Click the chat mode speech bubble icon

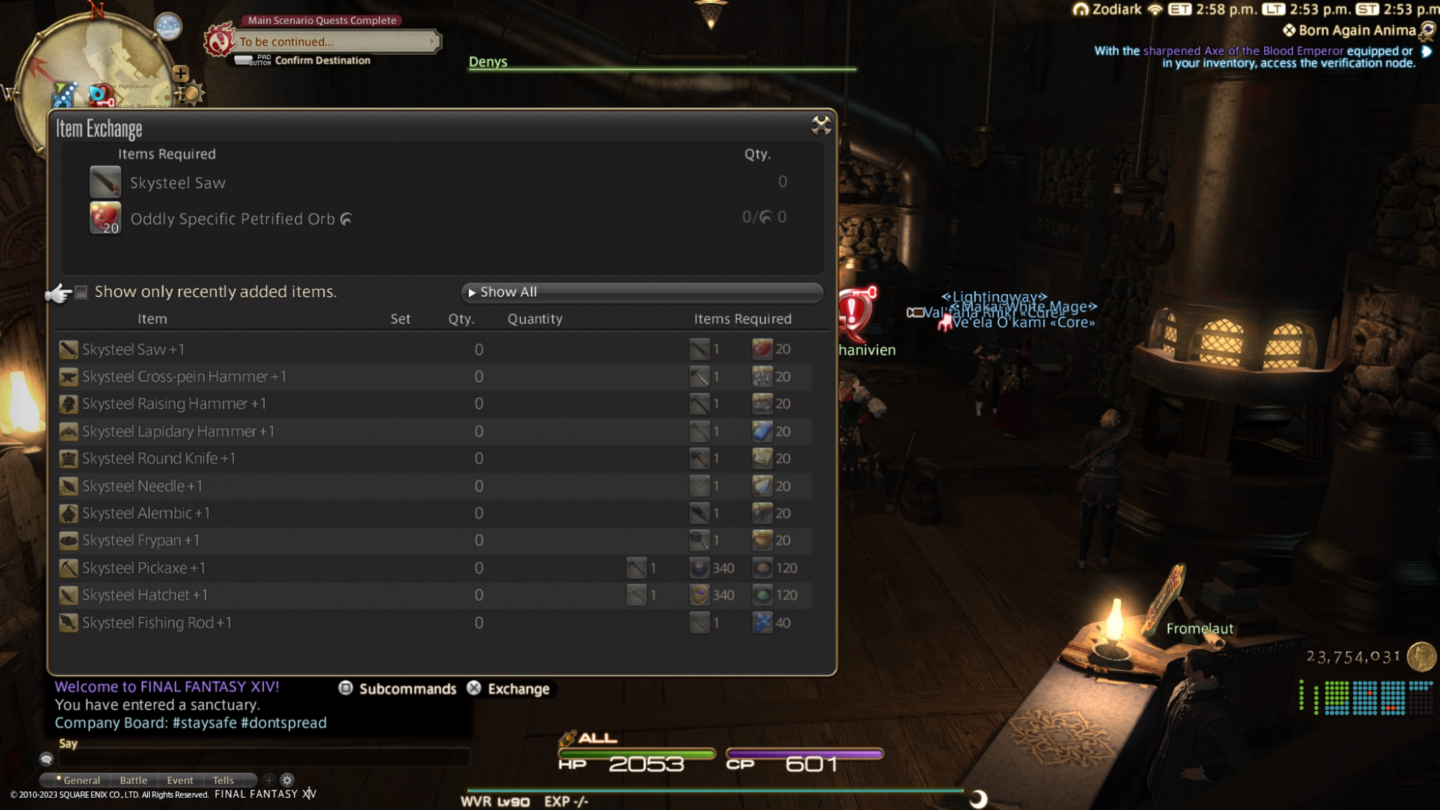[46, 758]
